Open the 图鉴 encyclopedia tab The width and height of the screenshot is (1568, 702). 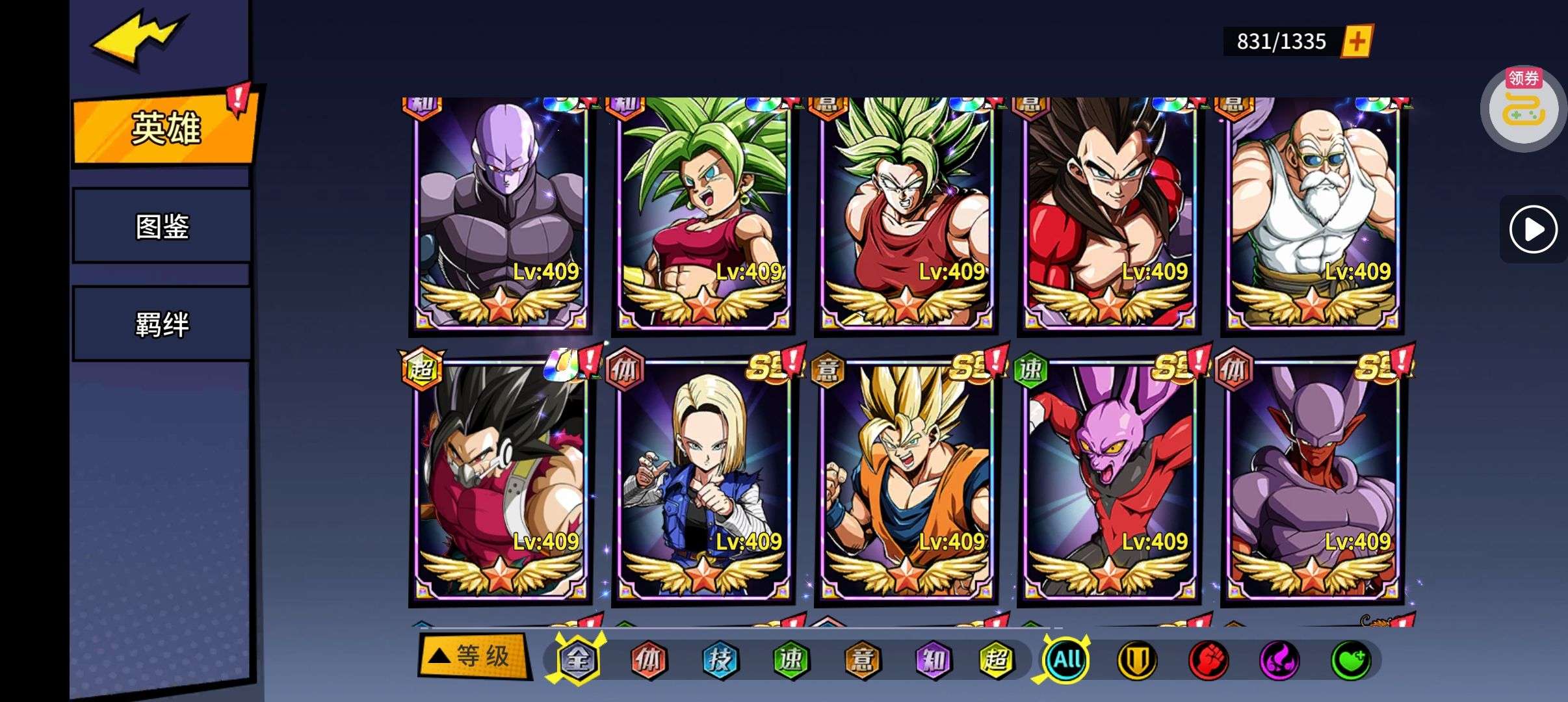pyautogui.click(x=162, y=226)
